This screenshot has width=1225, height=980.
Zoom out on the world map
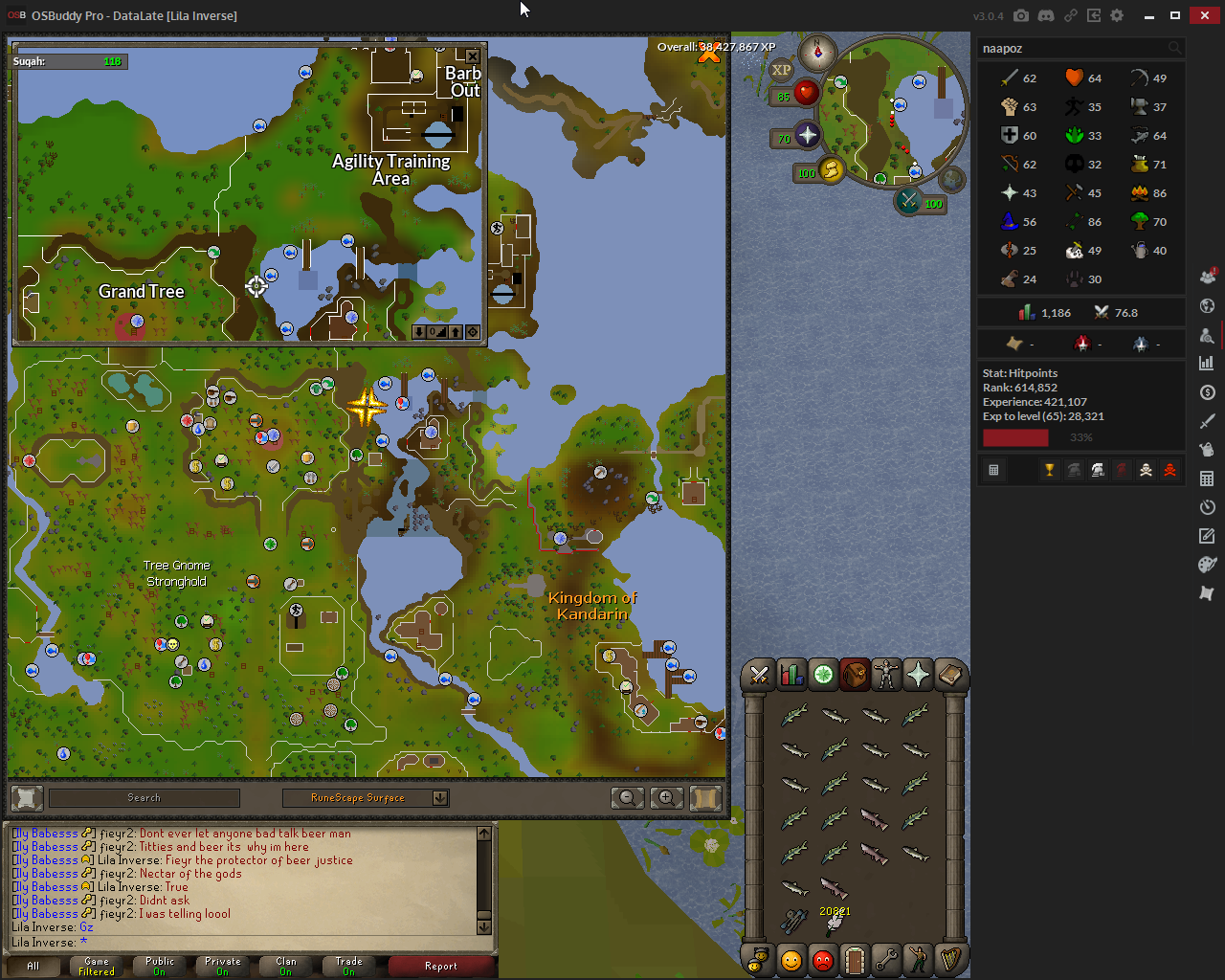coord(628,797)
